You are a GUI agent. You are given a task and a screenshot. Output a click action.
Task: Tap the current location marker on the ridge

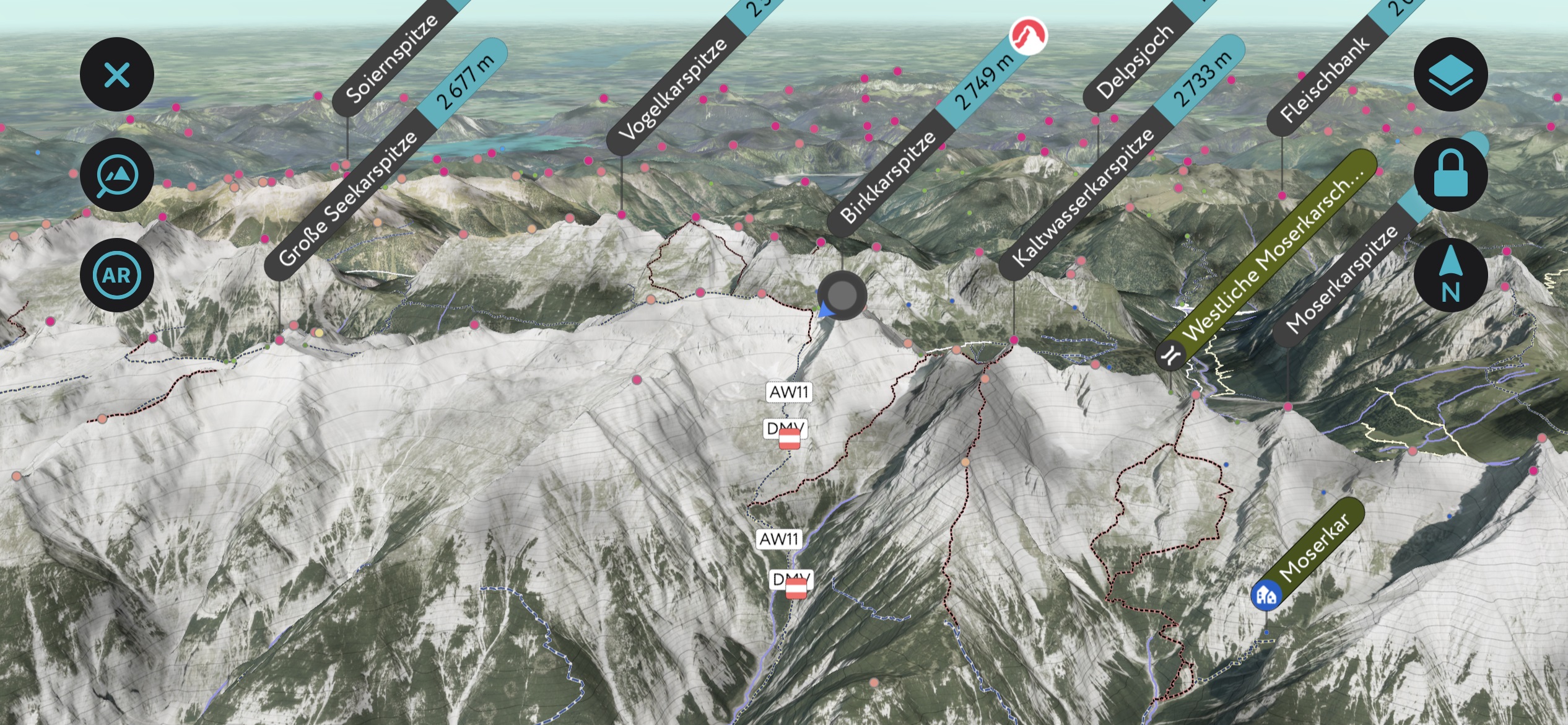point(842,296)
